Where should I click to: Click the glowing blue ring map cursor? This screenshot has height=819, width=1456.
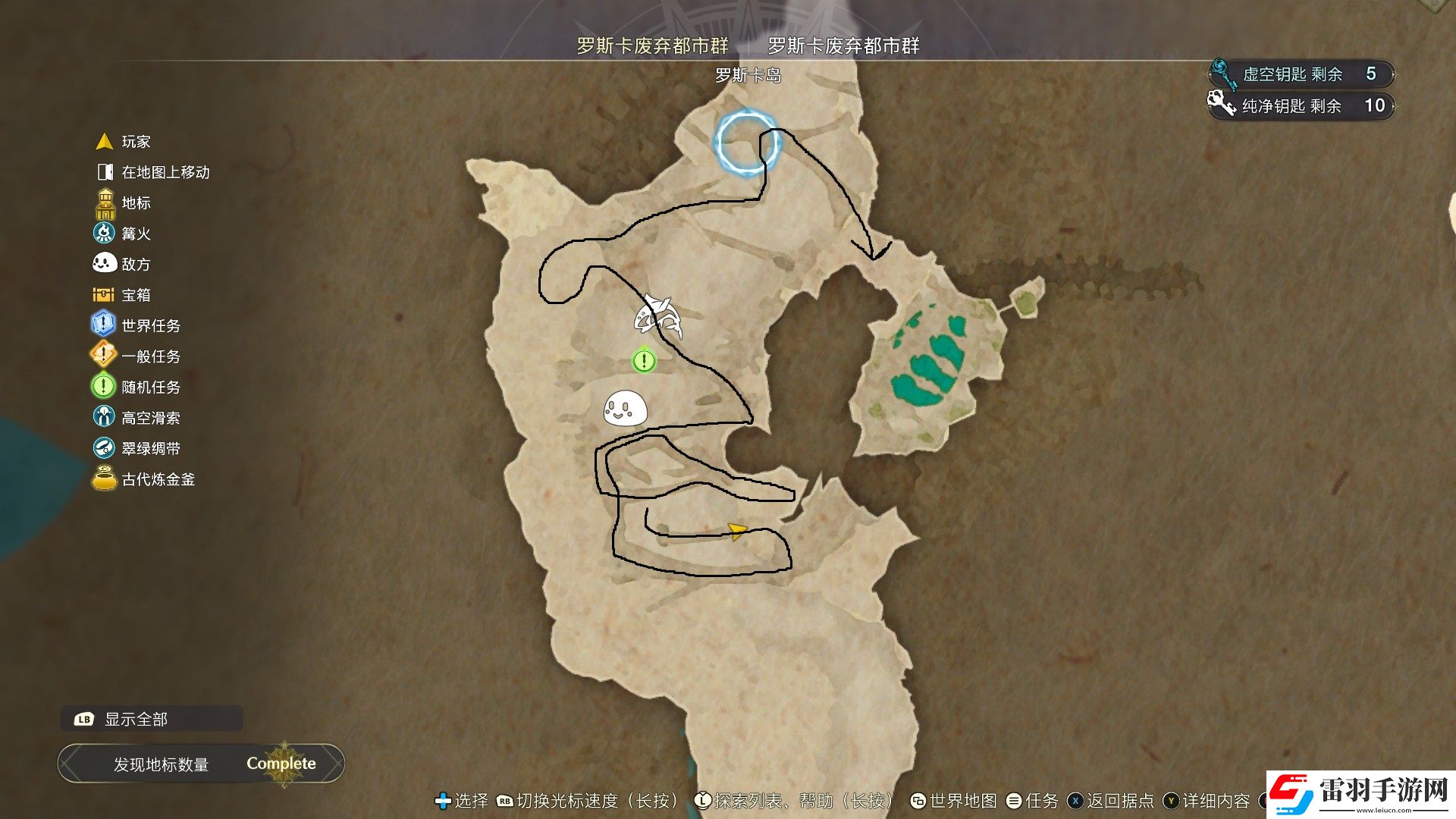(x=746, y=143)
